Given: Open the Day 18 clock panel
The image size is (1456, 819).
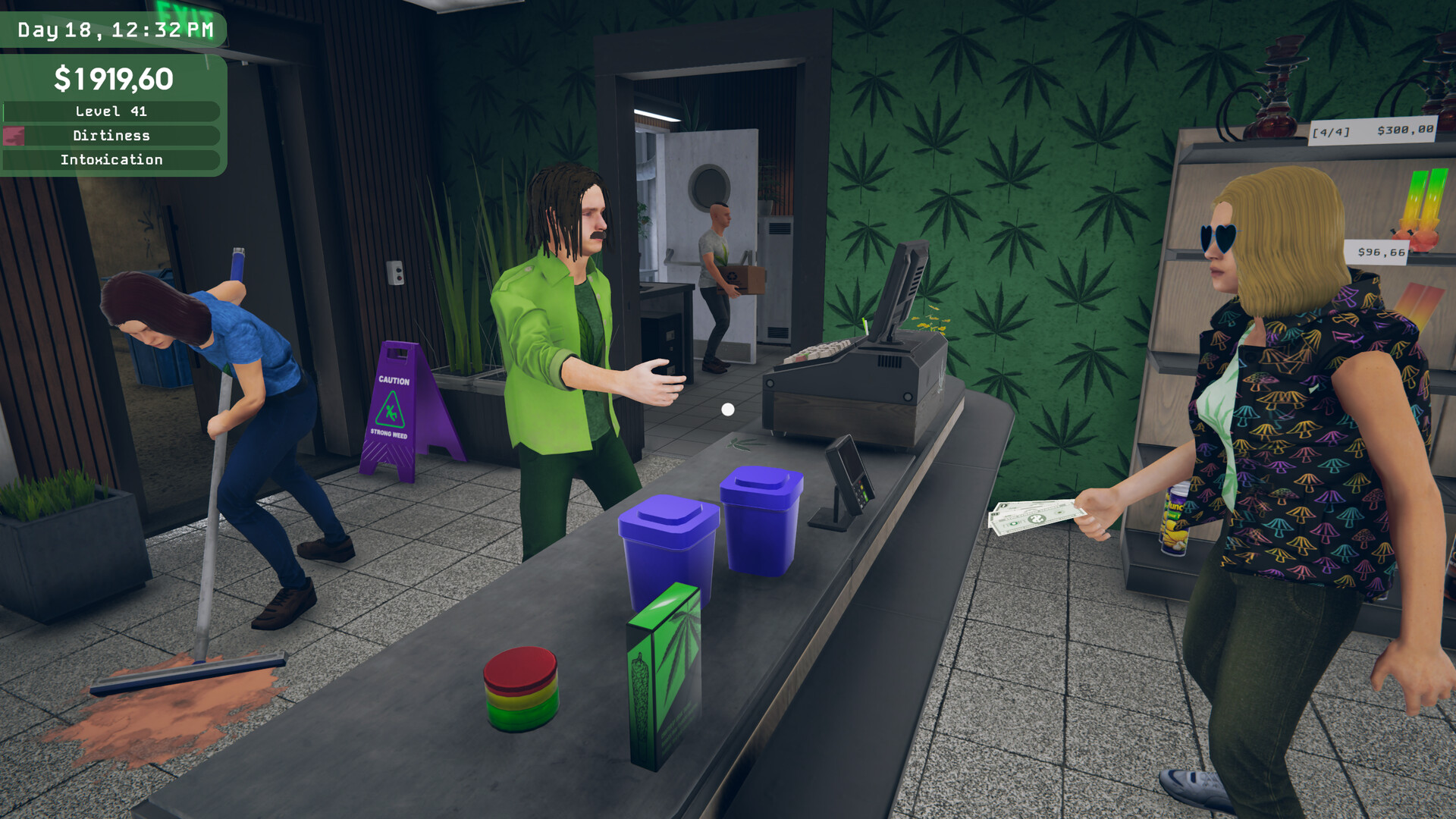Looking at the screenshot, I should click(111, 30).
